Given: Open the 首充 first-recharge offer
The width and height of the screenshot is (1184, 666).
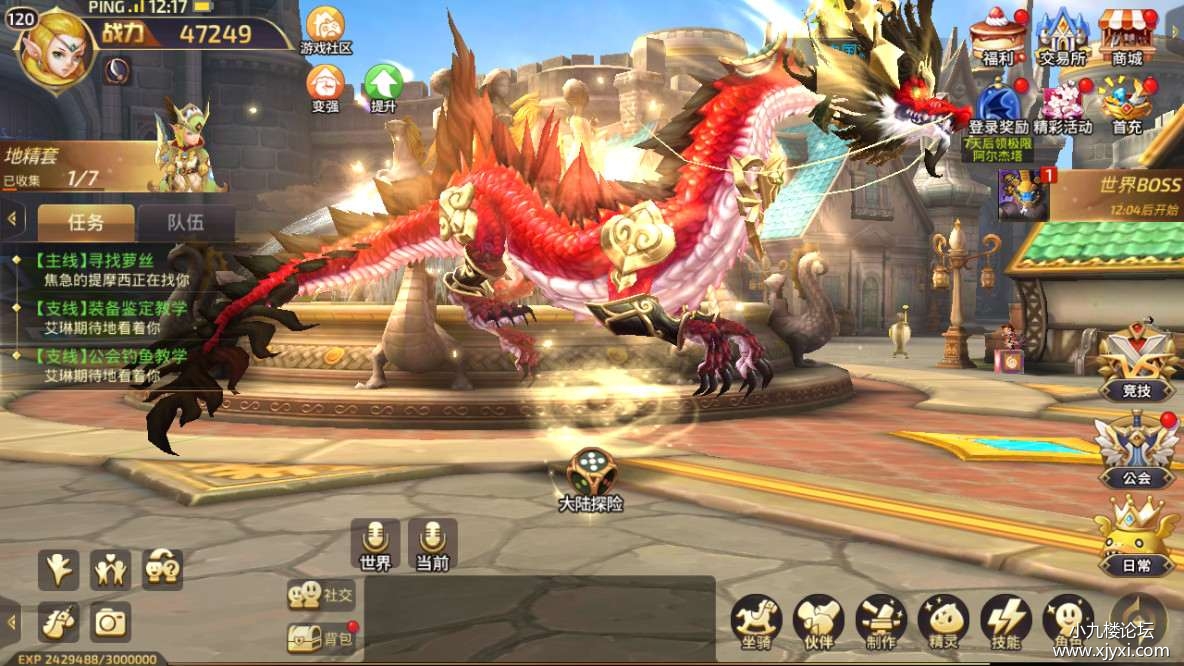Looking at the screenshot, I should (1127, 107).
